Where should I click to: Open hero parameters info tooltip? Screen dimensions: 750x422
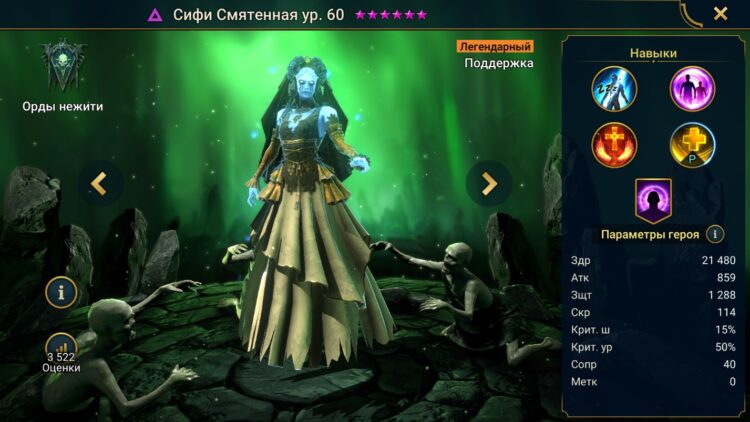pyautogui.click(x=715, y=234)
